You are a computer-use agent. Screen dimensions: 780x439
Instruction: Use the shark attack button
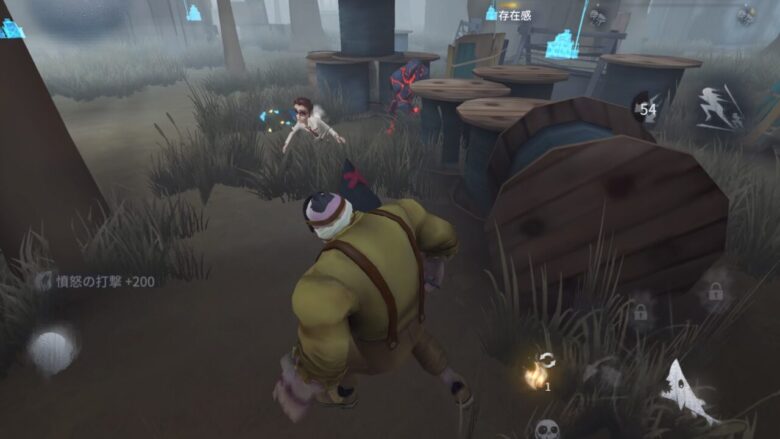(x=689, y=392)
